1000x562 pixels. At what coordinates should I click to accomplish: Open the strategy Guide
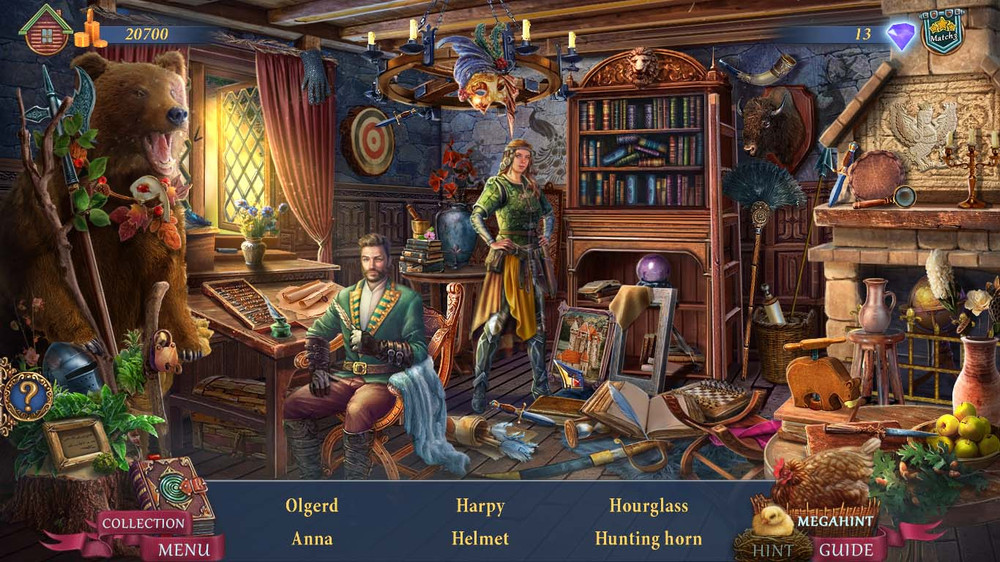coord(848,549)
